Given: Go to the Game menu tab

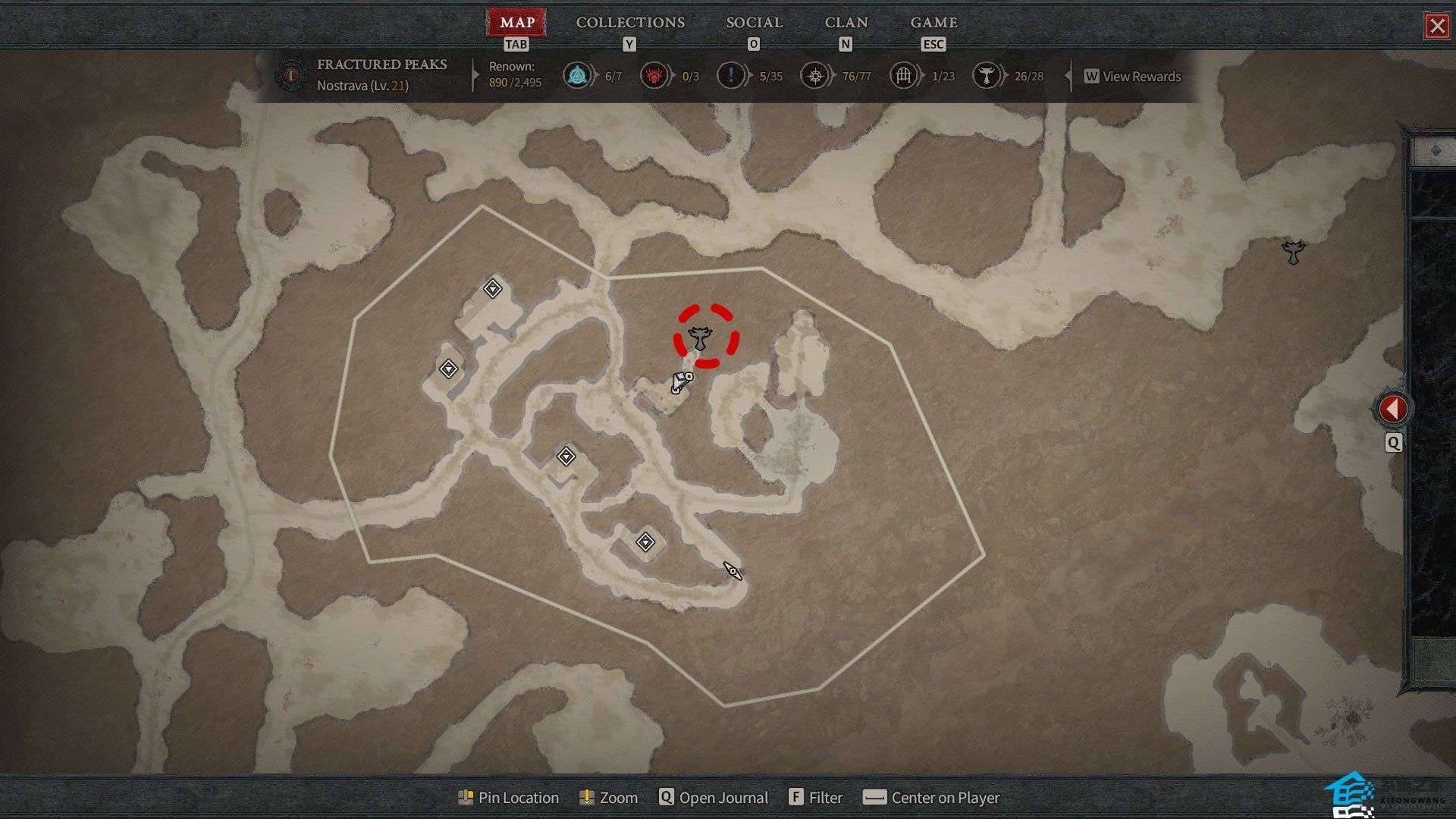Looking at the screenshot, I should [934, 23].
